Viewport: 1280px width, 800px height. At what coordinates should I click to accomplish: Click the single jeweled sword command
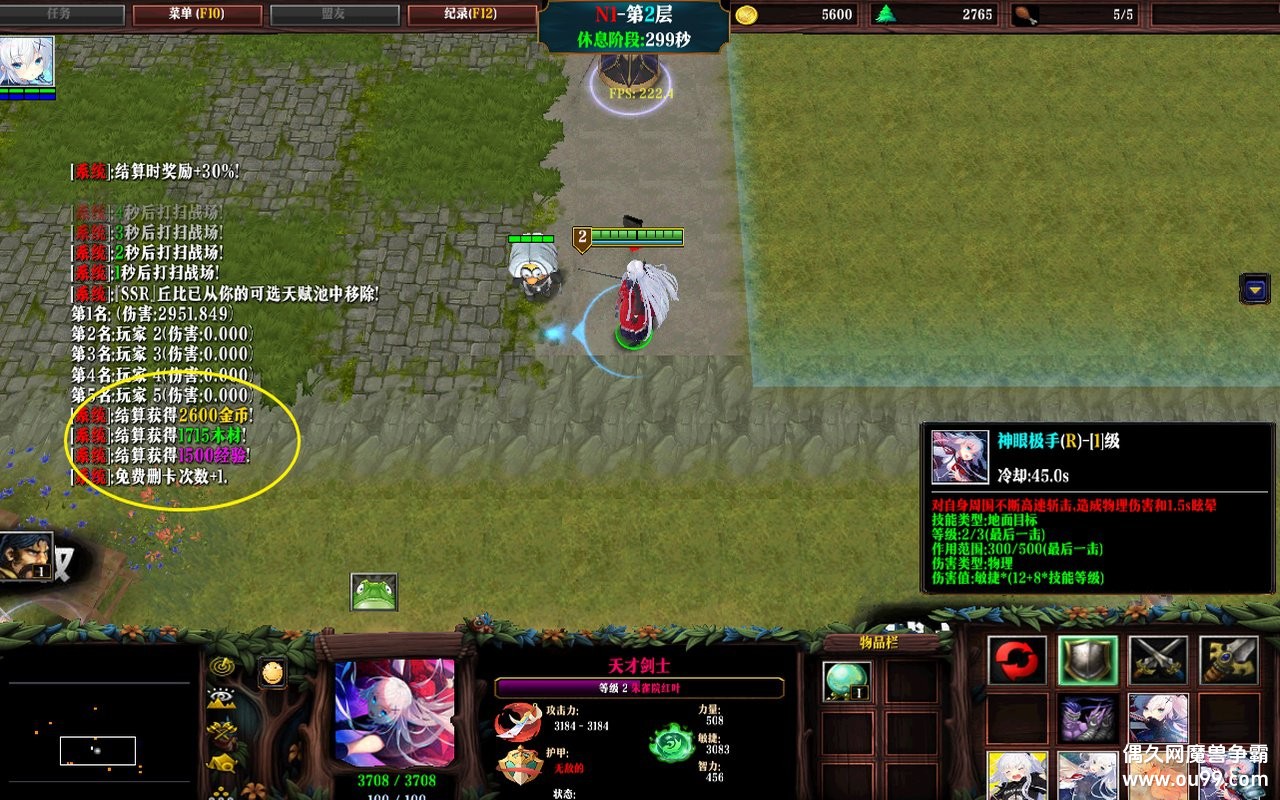[x=1228, y=661]
